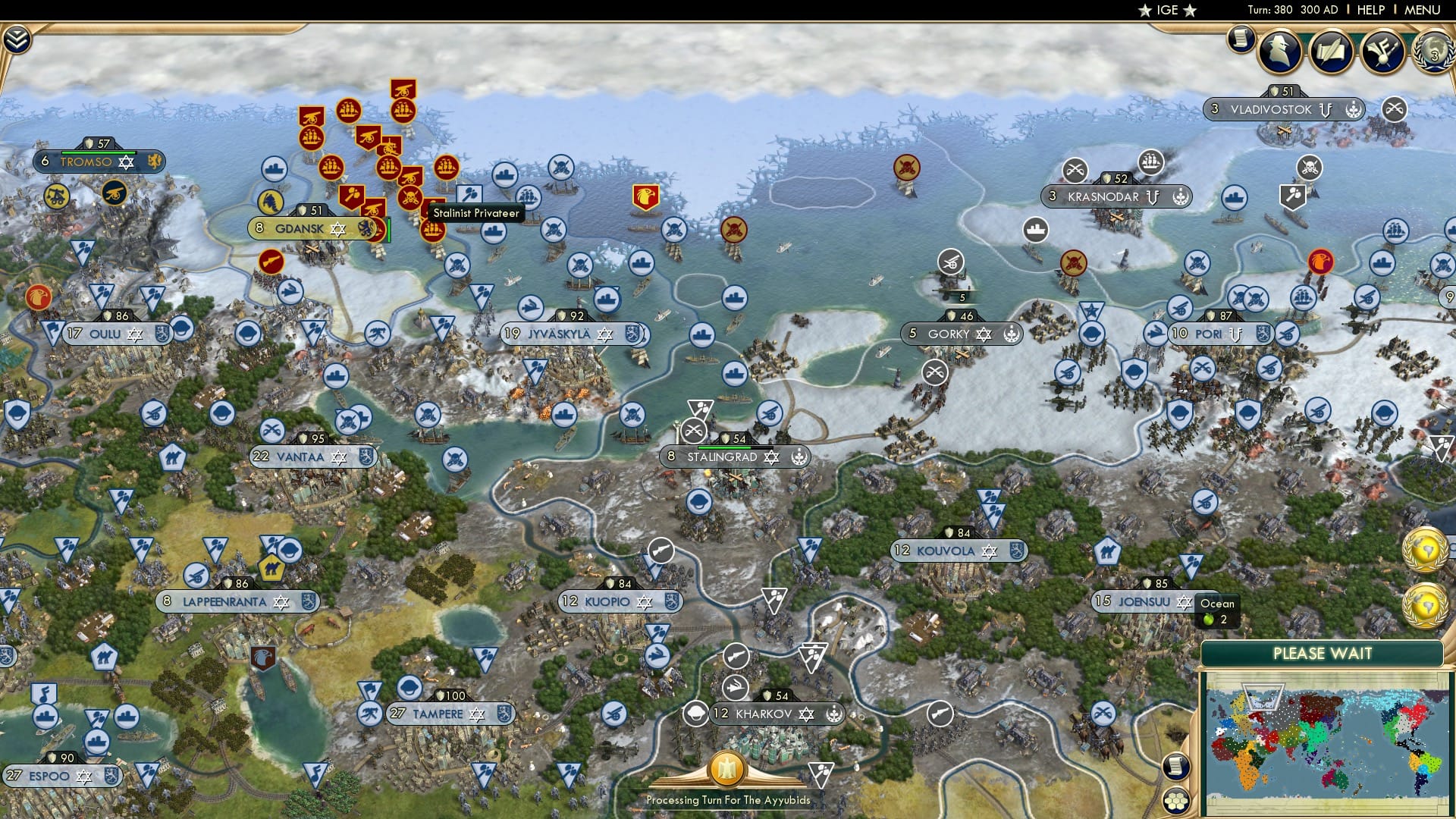Open the Culture overview arts icon
This screenshot has height=819, width=1456.
point(1382,50)
